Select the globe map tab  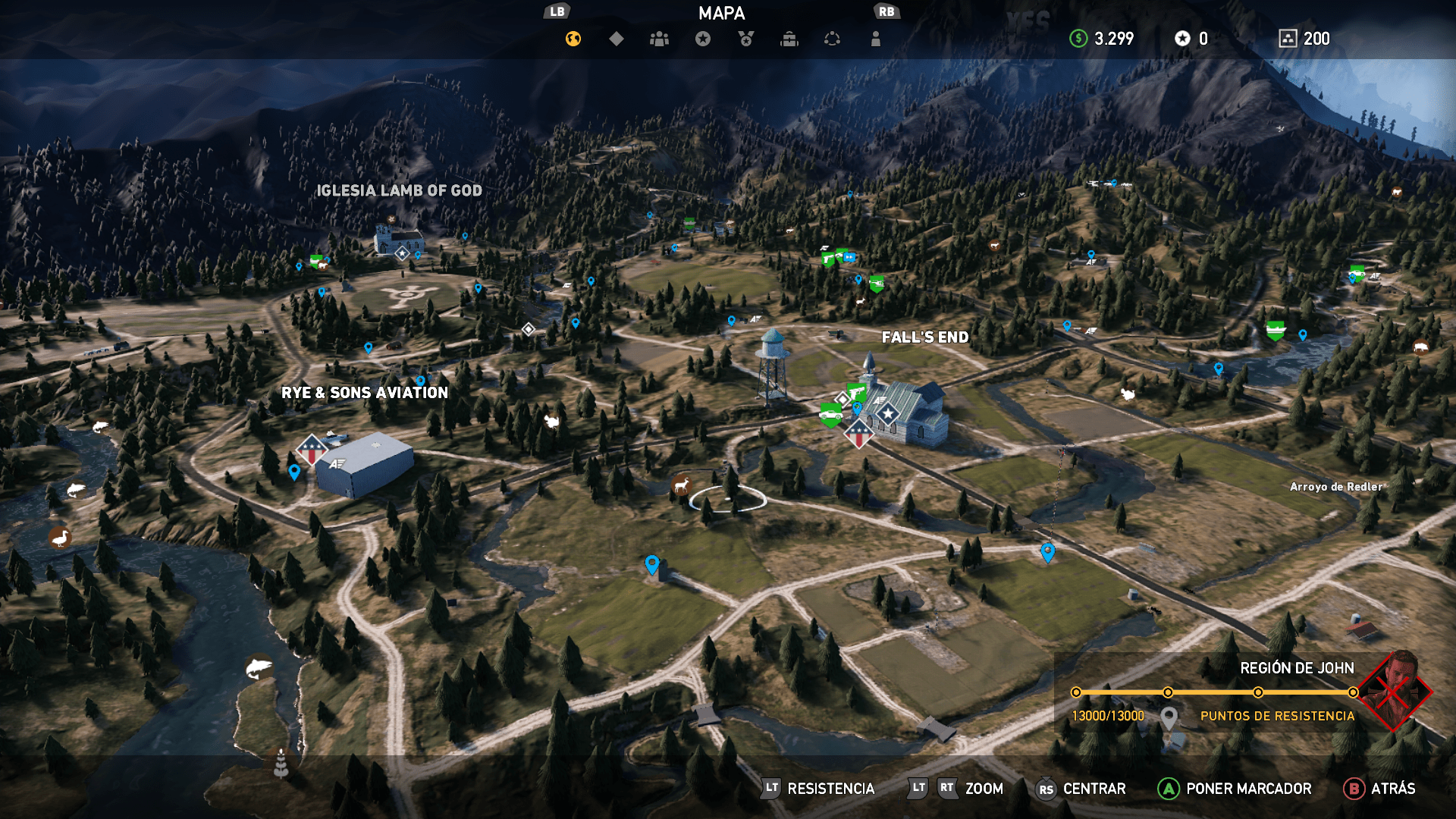point(573,39)
